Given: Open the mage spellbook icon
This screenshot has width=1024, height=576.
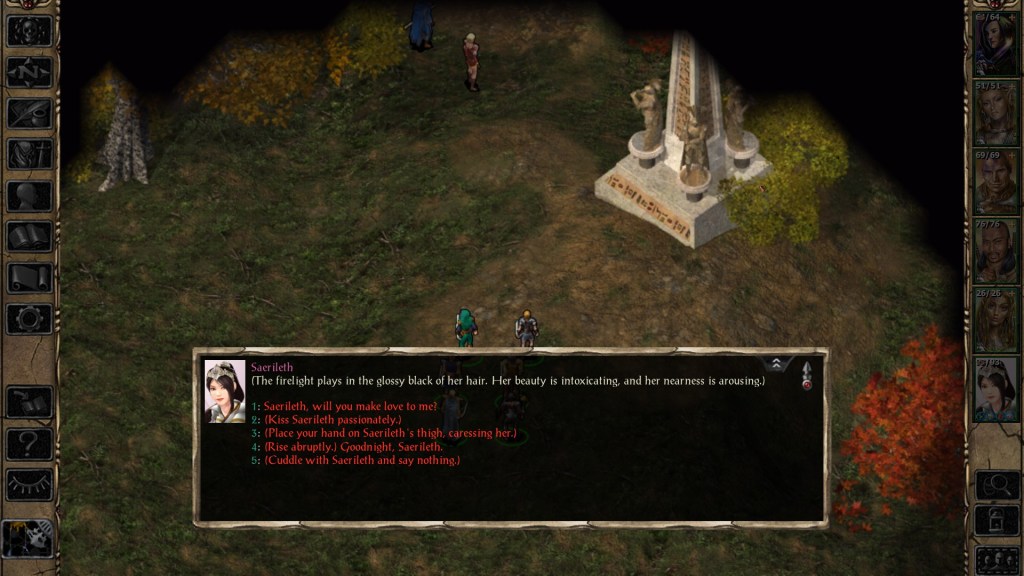Looking at the screenshot, I should [x=29, y=237].
